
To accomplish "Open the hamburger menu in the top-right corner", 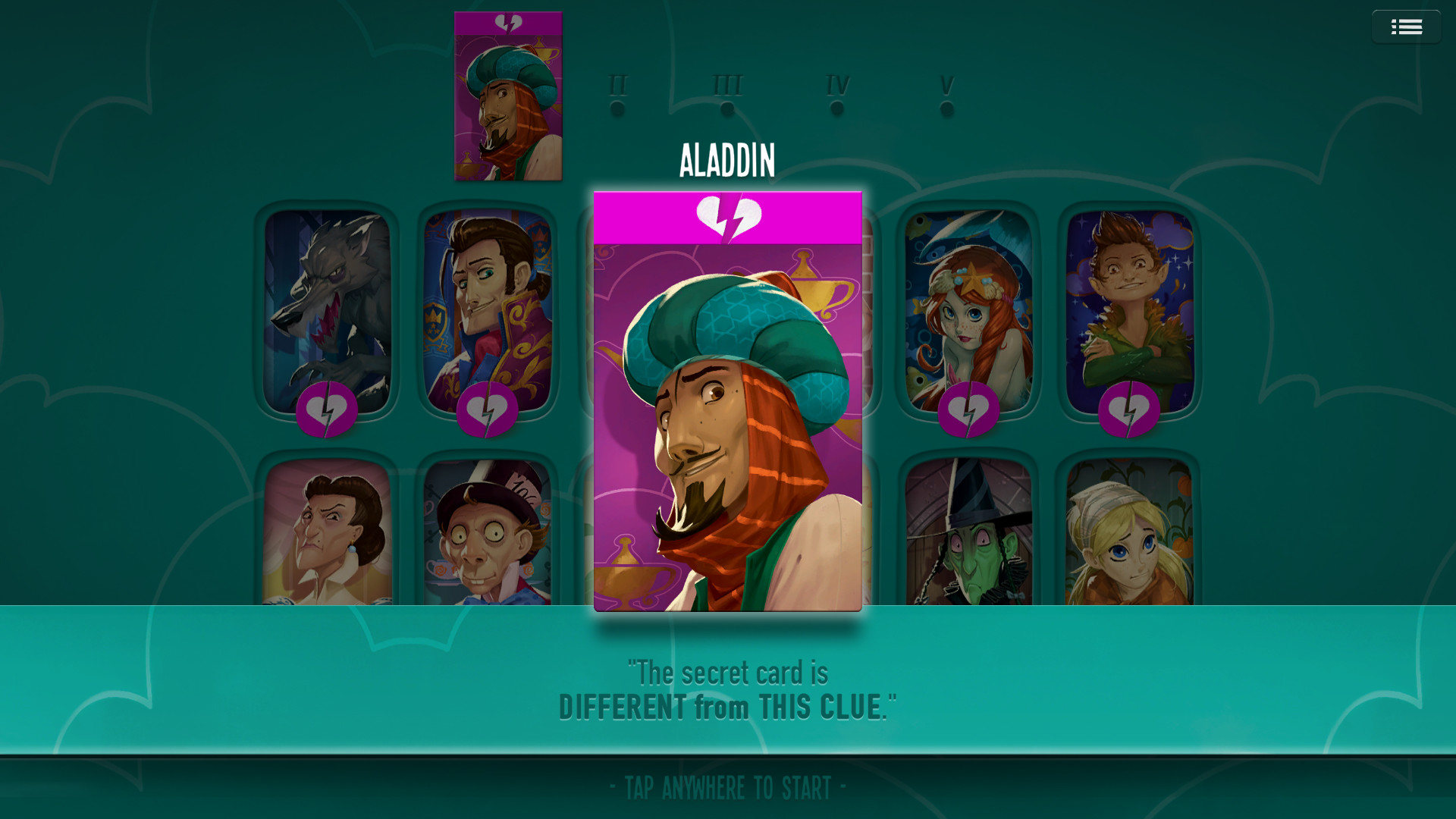I will [x=1407, y=27].
